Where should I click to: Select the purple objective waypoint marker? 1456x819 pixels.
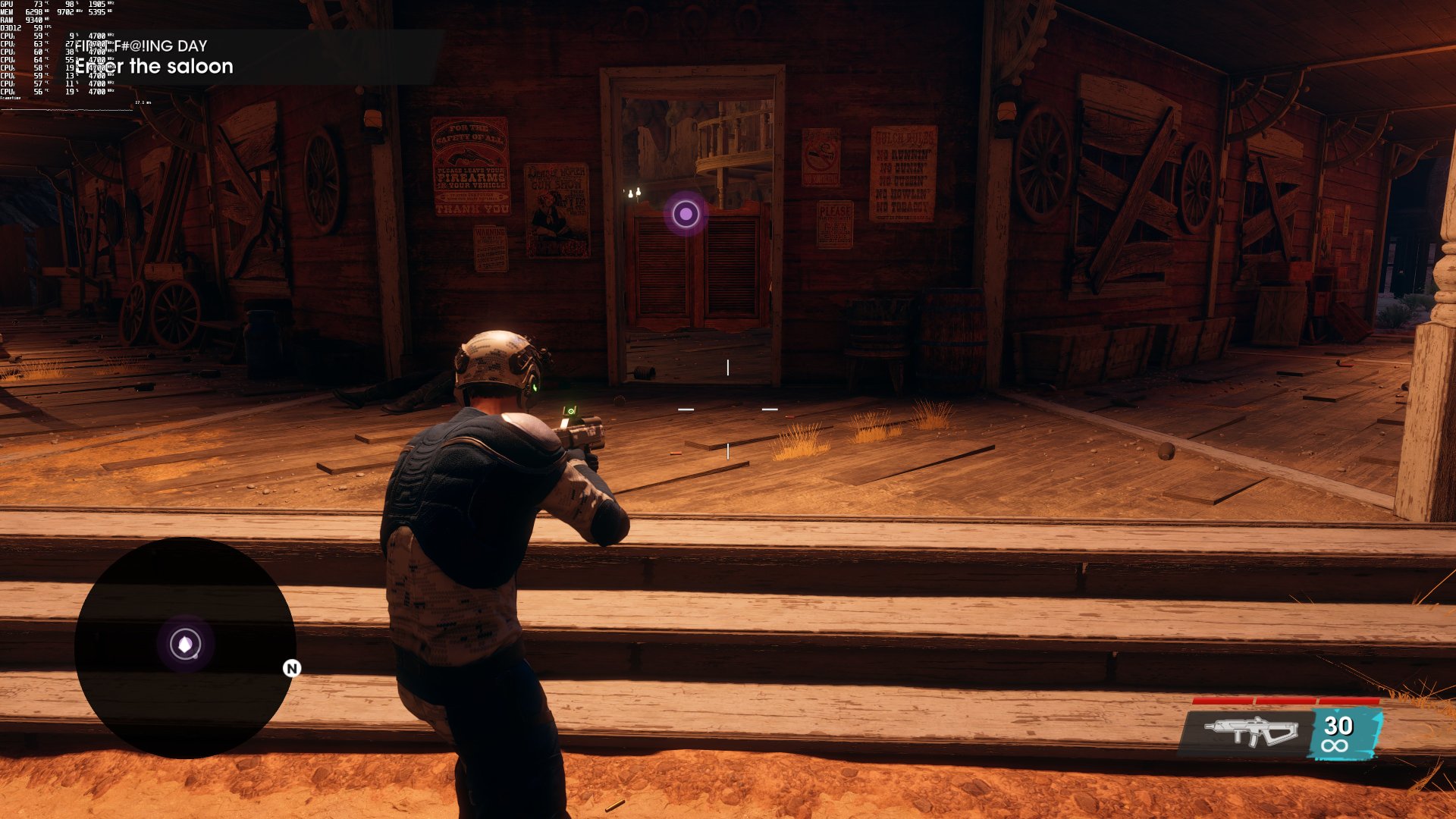[685, 213]
